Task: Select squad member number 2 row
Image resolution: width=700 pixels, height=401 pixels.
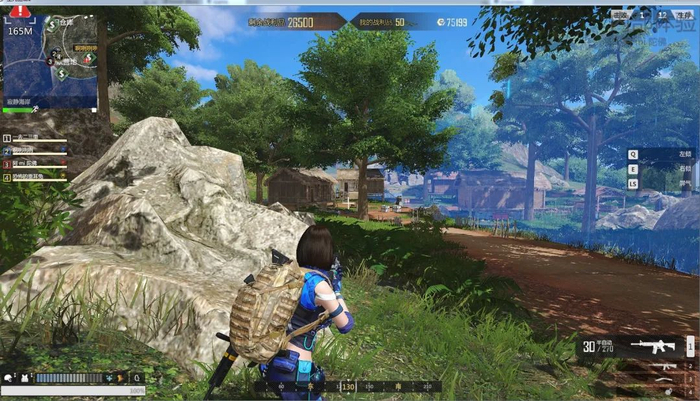Action: coord(34,151)
